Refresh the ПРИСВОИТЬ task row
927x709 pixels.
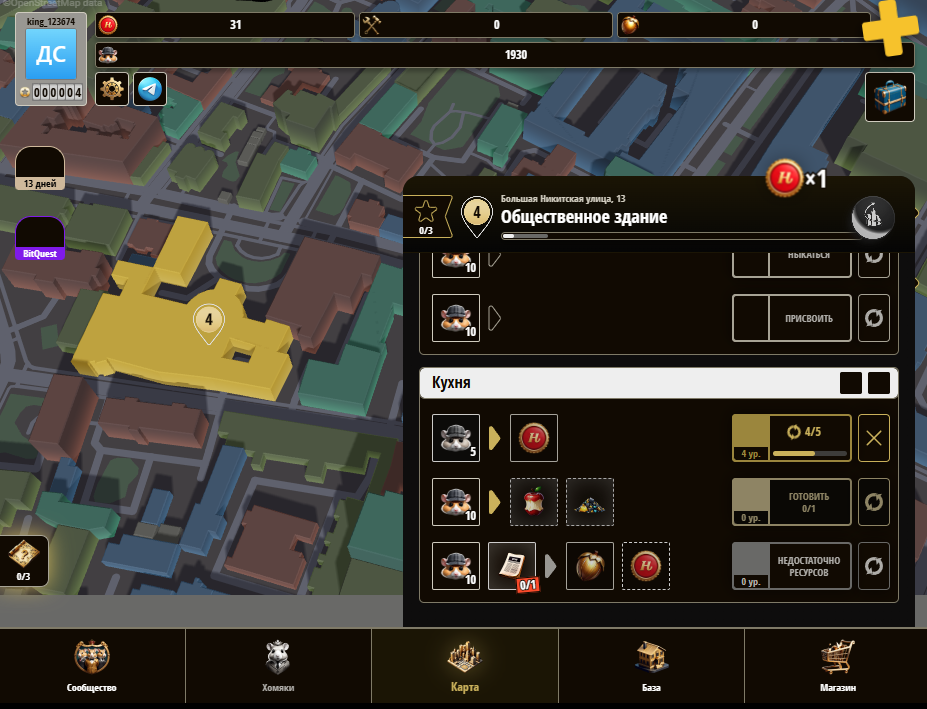pyautogui.click(x=874, y=319)
